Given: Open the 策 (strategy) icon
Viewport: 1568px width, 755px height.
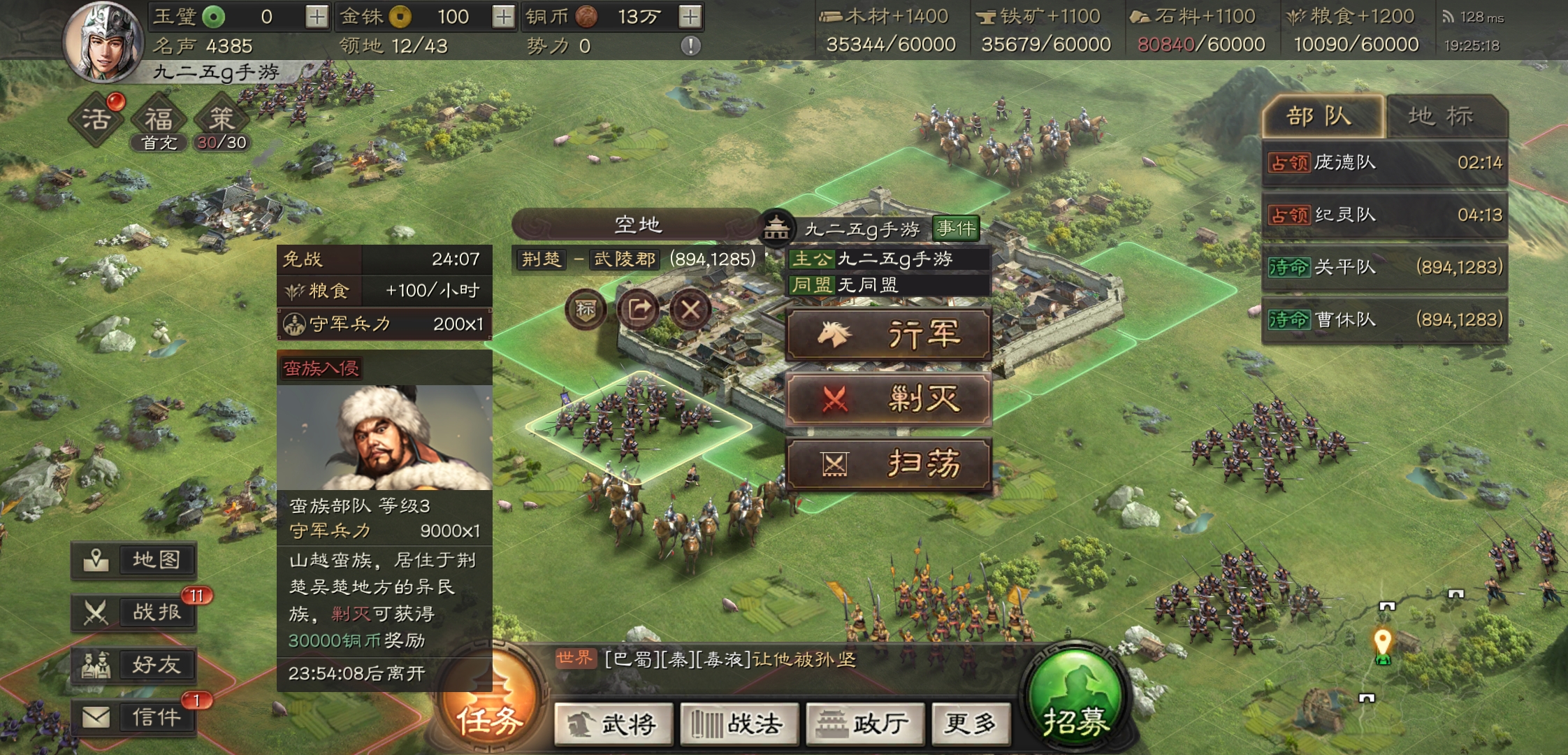Looking at the screenshot, I should coord(221,117).
